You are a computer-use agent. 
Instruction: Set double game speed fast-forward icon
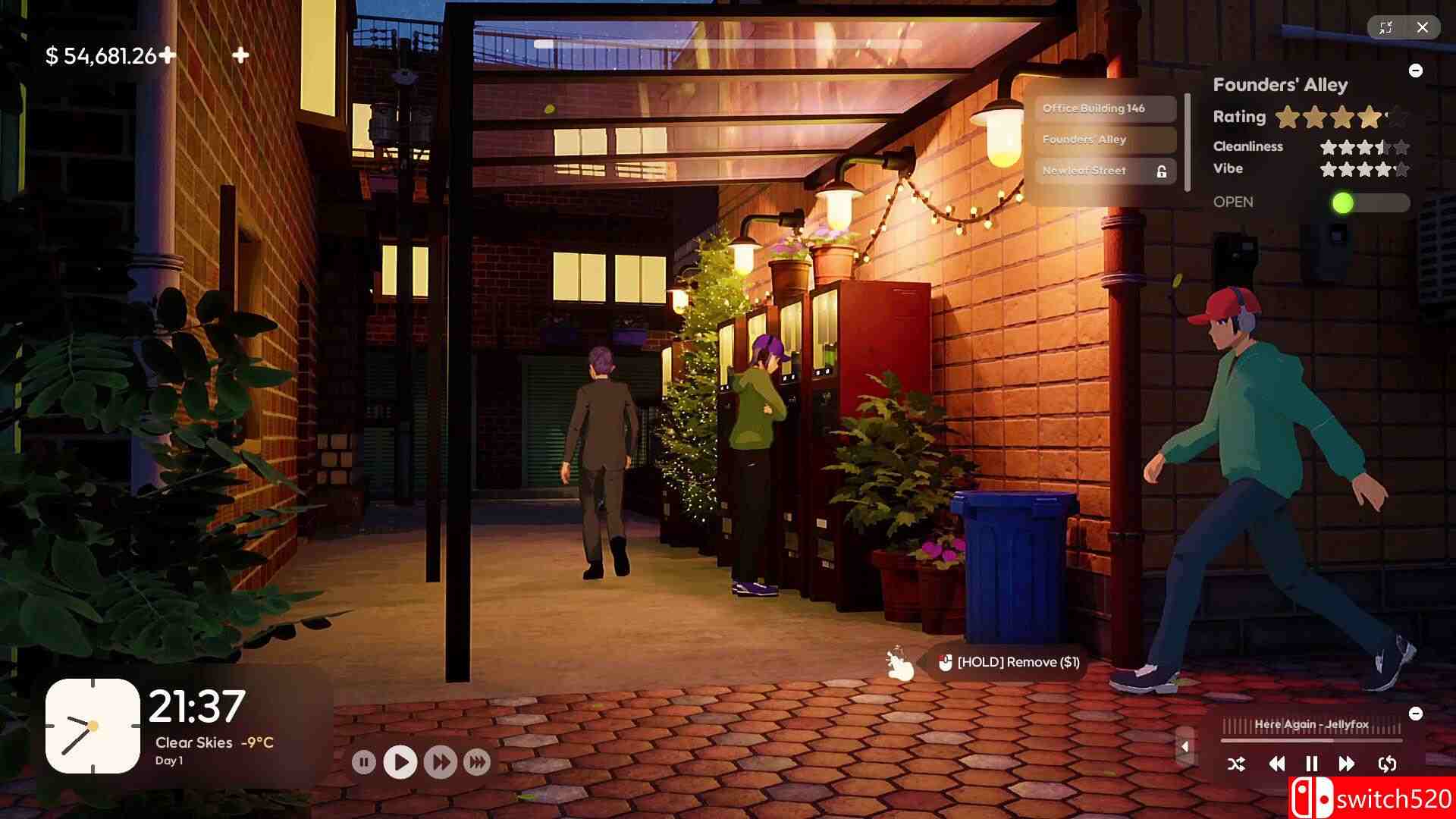click(x=438, y=762)
